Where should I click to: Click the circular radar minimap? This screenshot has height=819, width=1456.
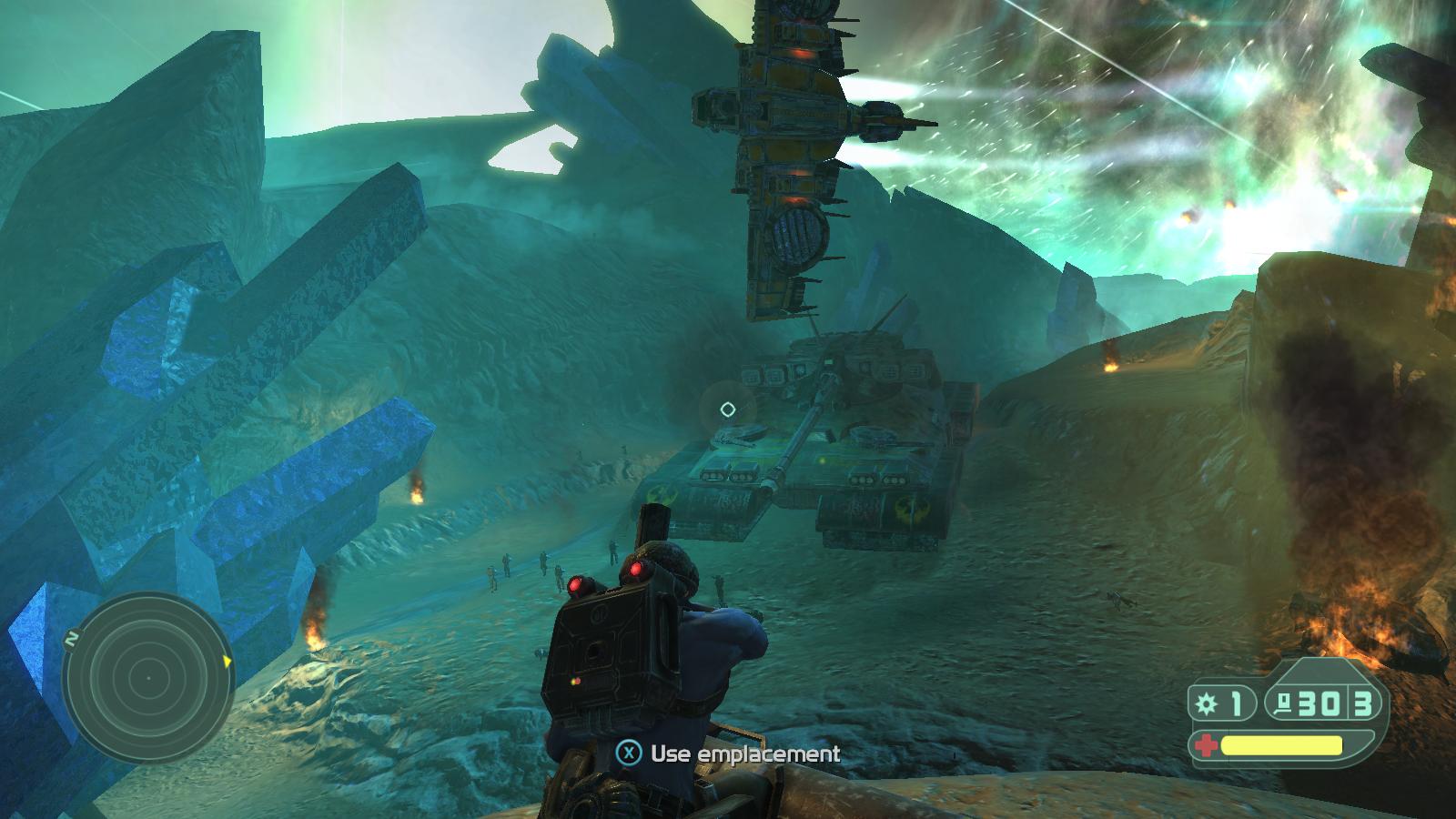tap(147, 679)
